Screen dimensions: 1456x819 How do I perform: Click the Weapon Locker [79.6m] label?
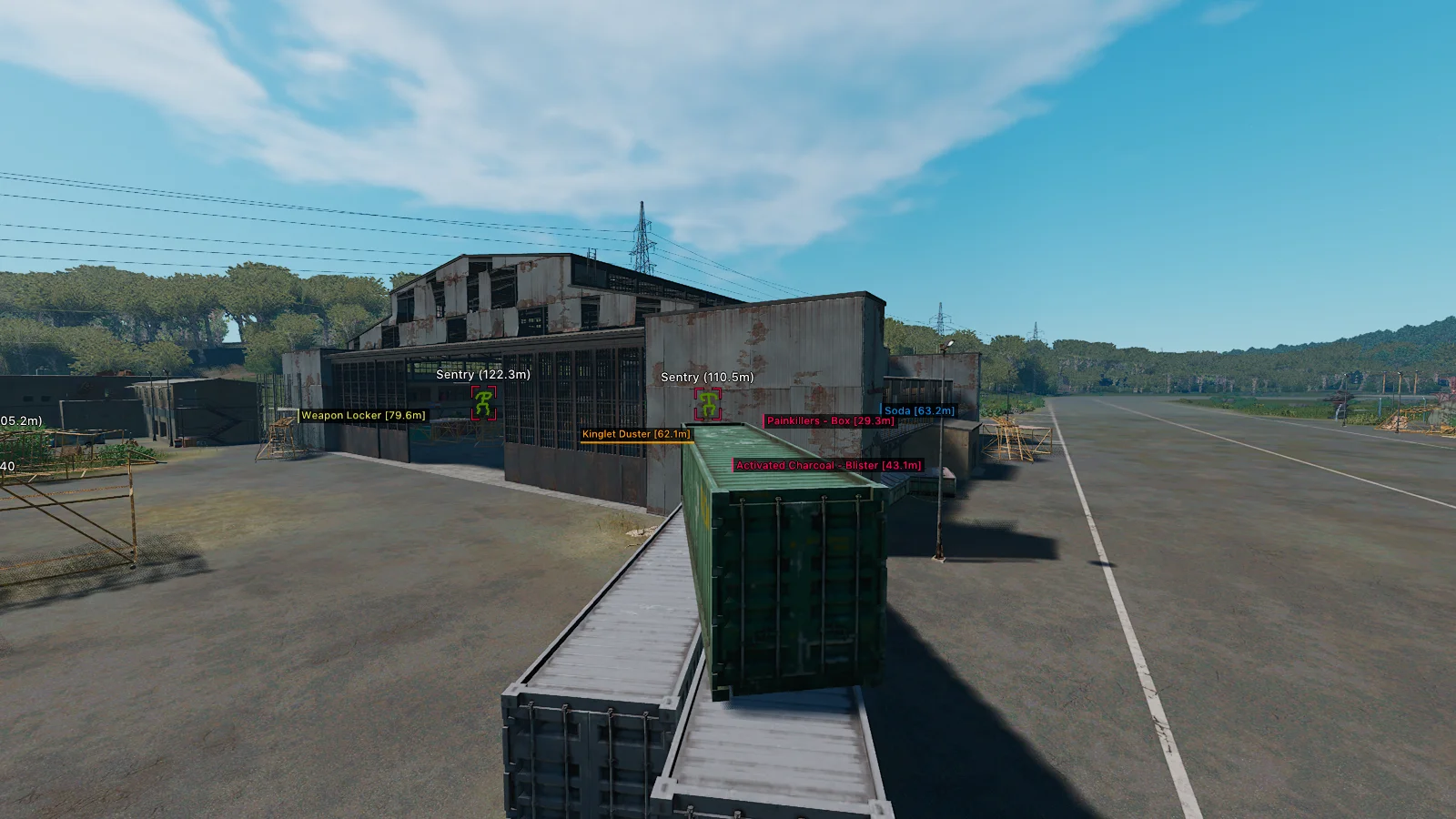pyautogui.click(x=362, y=414)
